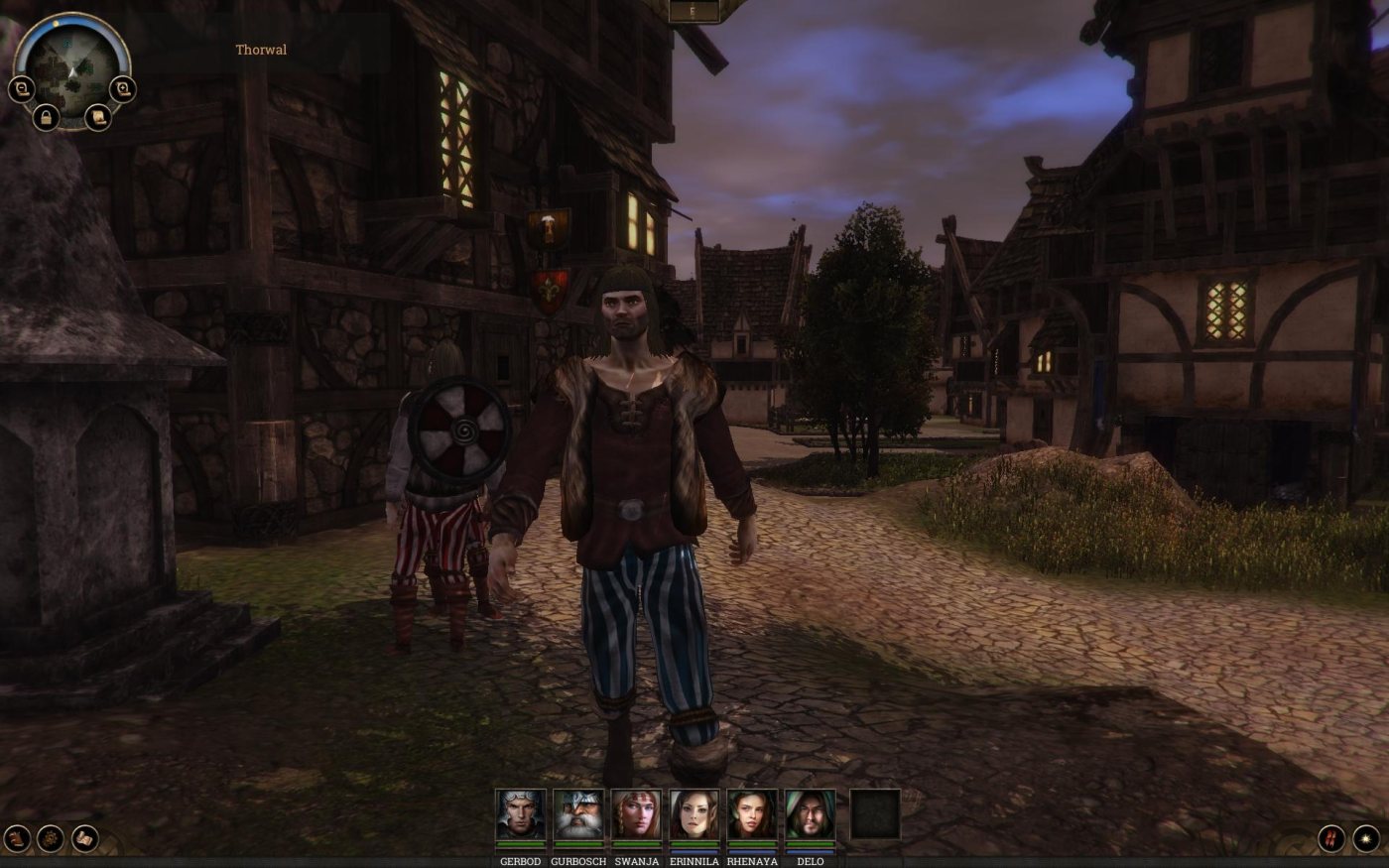Image resolution: width=1389 pixels, height=868 pixels.
Task: Zoom out the minimap with the minus scroll
Action: 21,90
